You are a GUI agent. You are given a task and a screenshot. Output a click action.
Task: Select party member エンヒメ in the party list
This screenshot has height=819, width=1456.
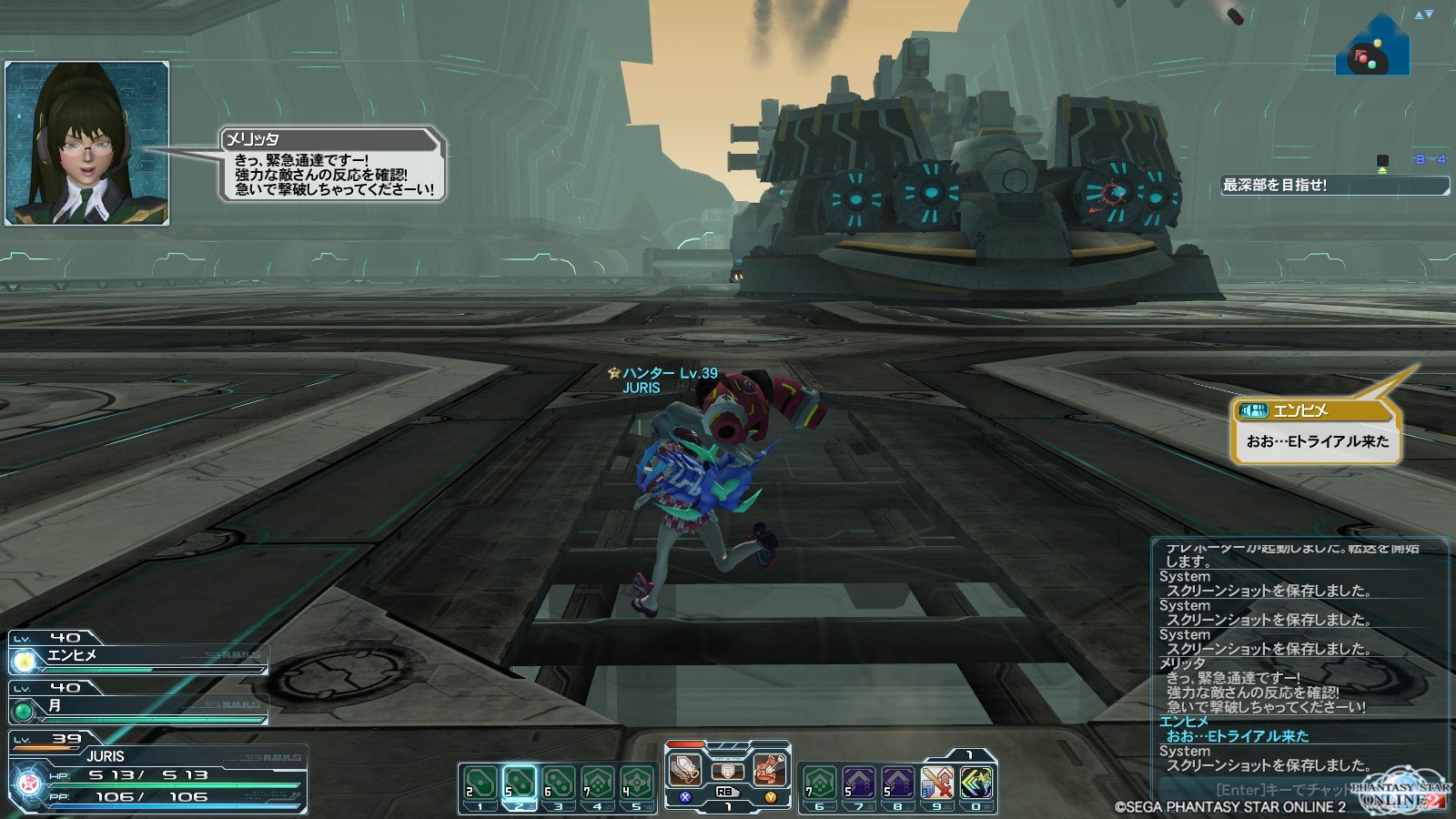(x=136, y=656)
